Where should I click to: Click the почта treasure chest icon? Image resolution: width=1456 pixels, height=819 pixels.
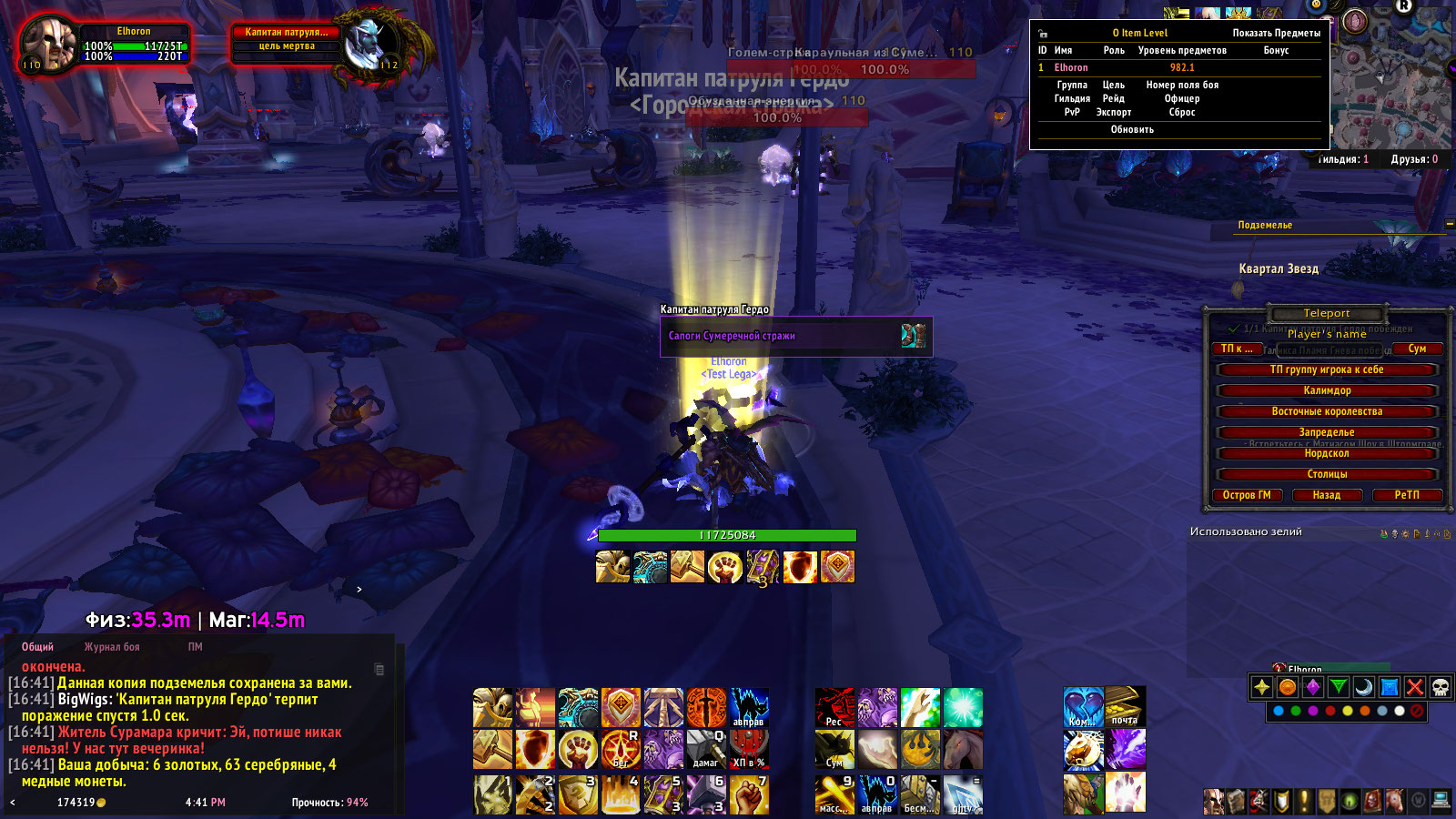pos(1126,707)
